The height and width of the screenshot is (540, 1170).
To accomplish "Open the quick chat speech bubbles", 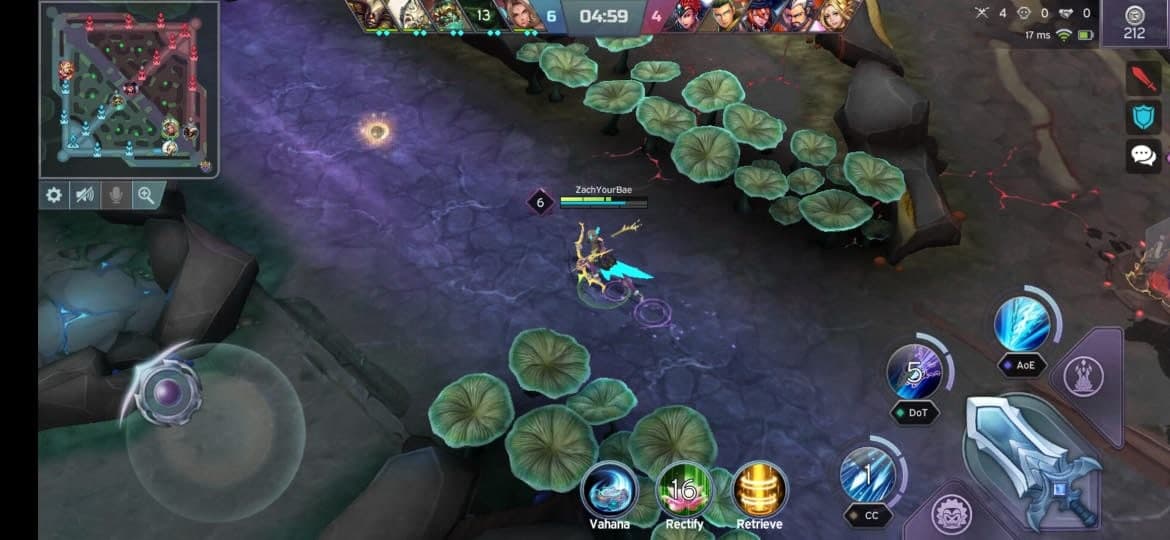I will pyautogui.click(x=1142, y=155).
